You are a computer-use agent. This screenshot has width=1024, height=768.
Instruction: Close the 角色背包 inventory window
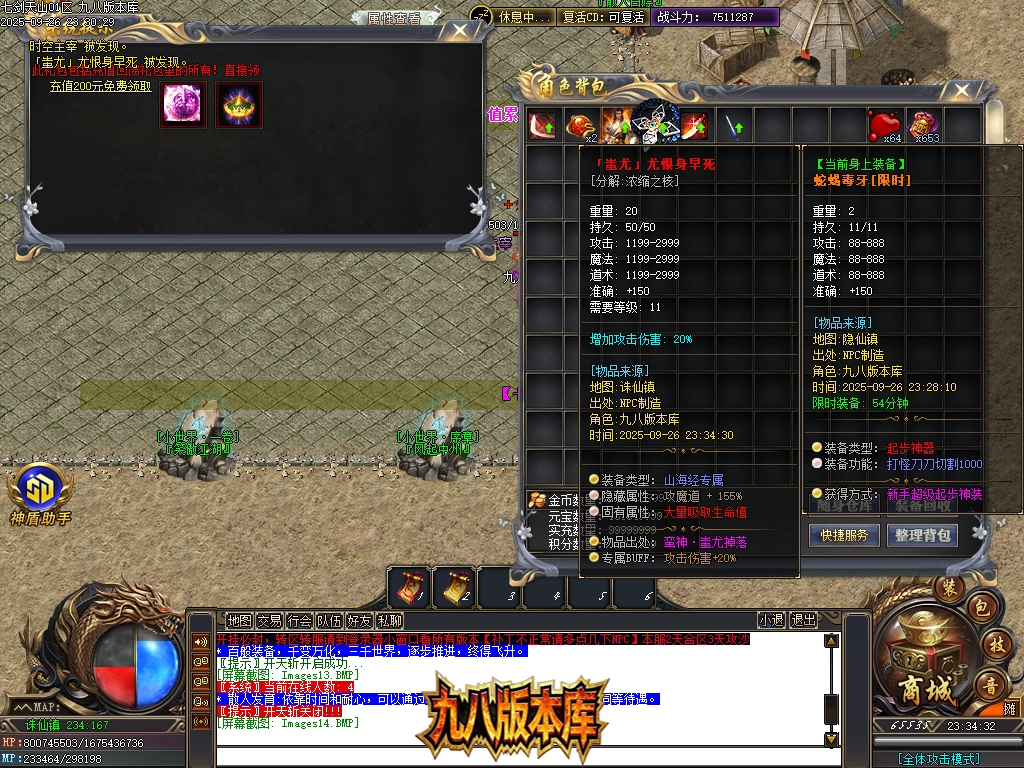coord(960,91)
